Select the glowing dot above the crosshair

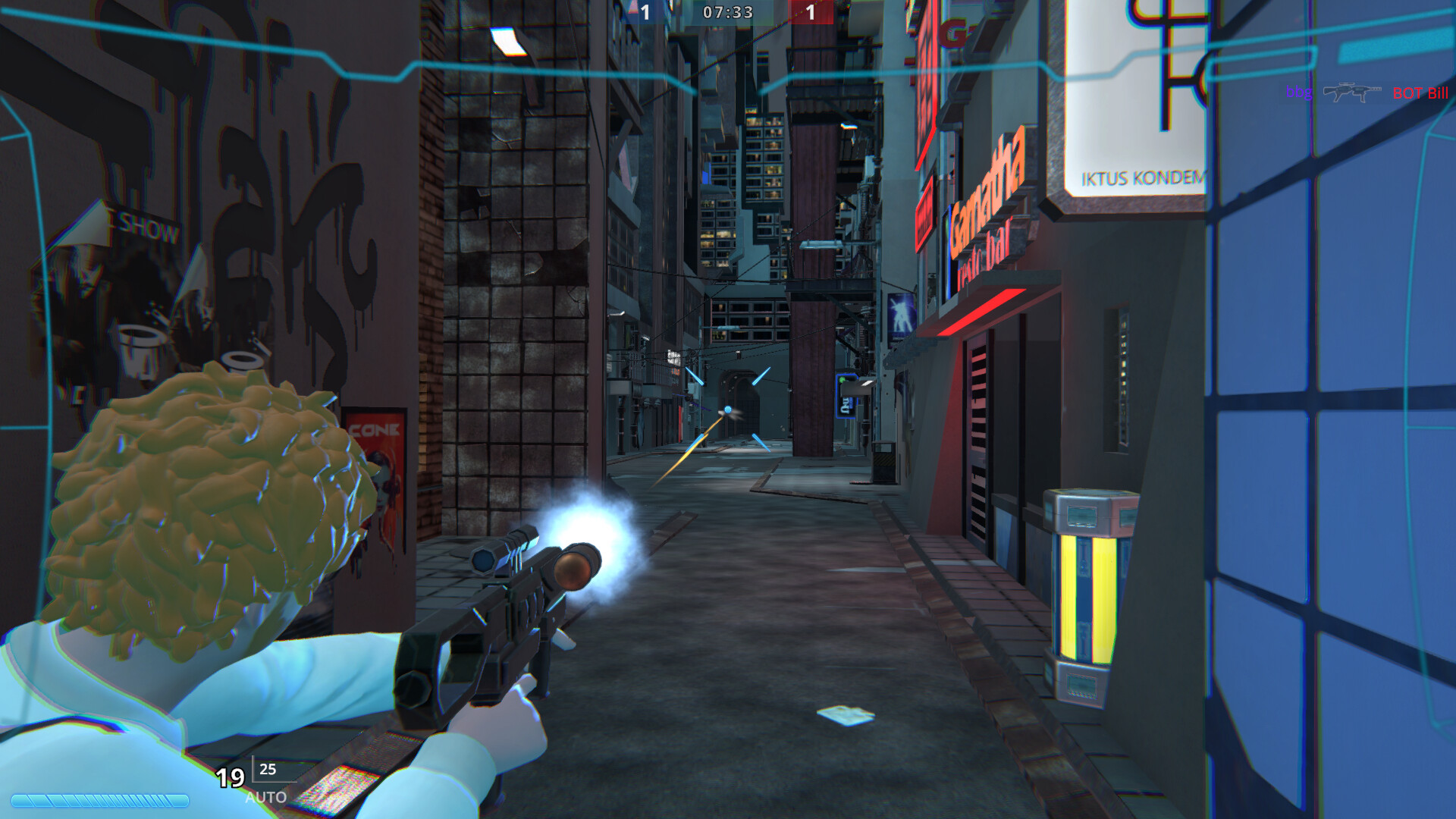tap(729, 408)
